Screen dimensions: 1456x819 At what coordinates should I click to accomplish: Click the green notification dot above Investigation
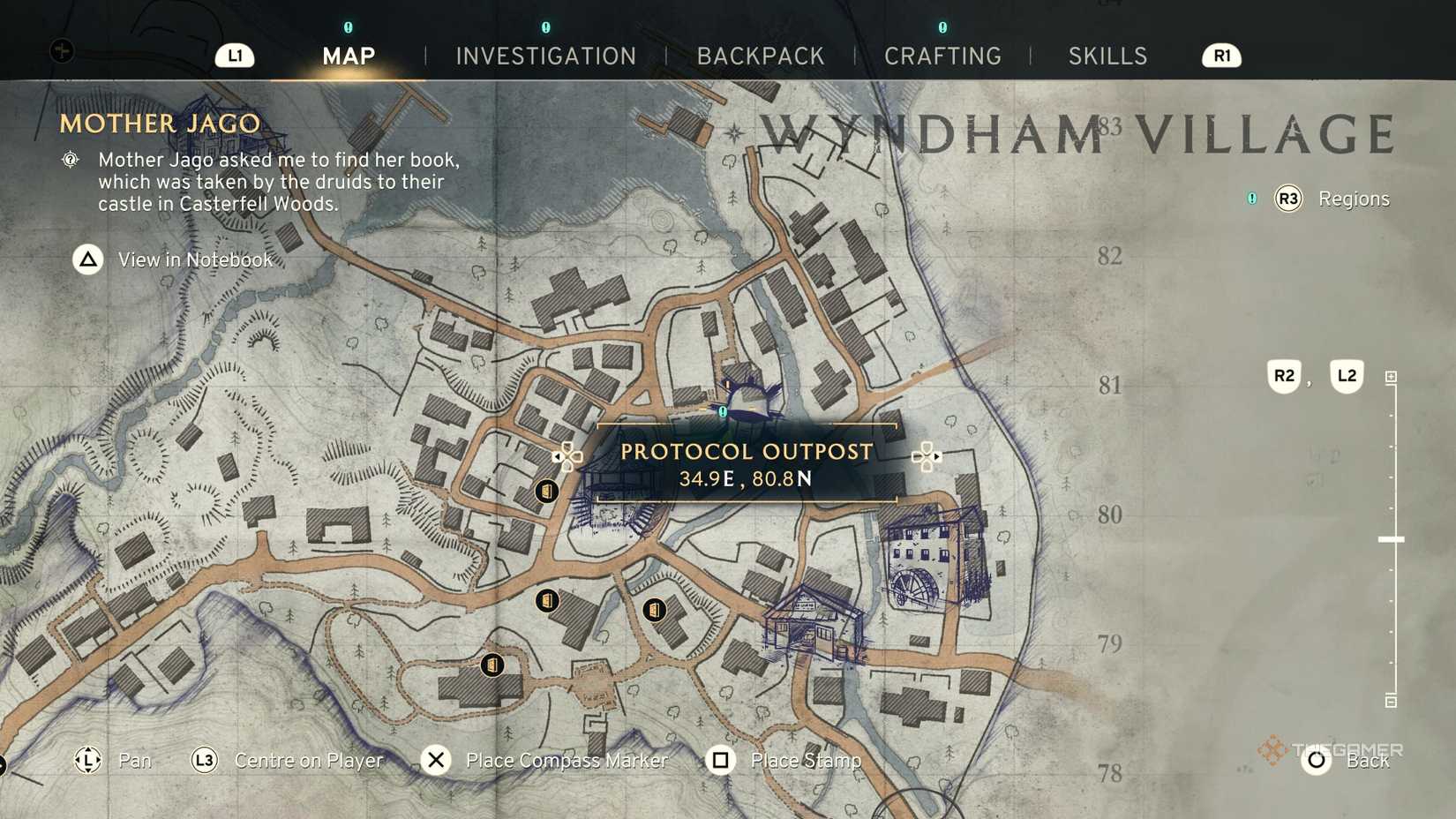click(545, 27)
